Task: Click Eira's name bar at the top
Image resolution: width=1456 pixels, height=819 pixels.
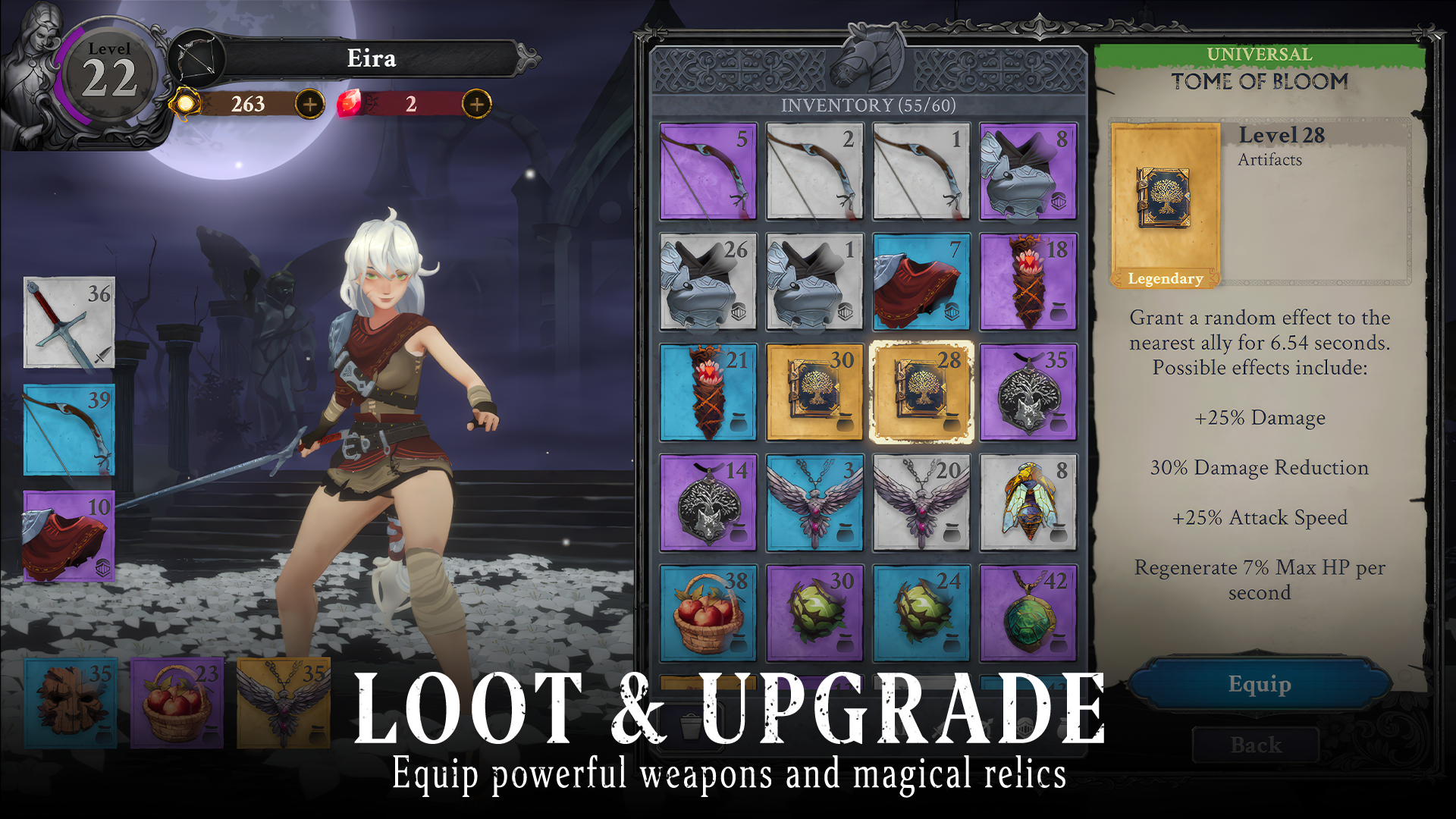Action: [x=372, y=58]
